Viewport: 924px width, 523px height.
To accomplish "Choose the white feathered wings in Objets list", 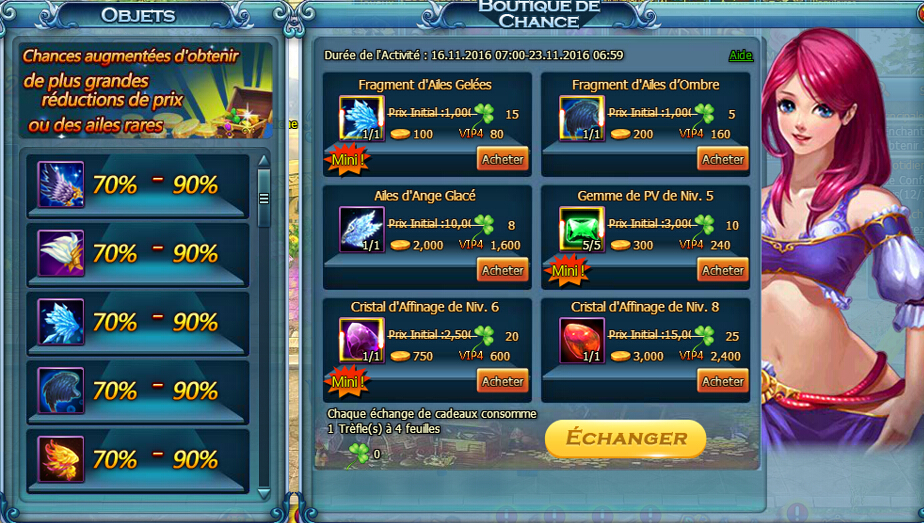I will [x=61, y=253].
